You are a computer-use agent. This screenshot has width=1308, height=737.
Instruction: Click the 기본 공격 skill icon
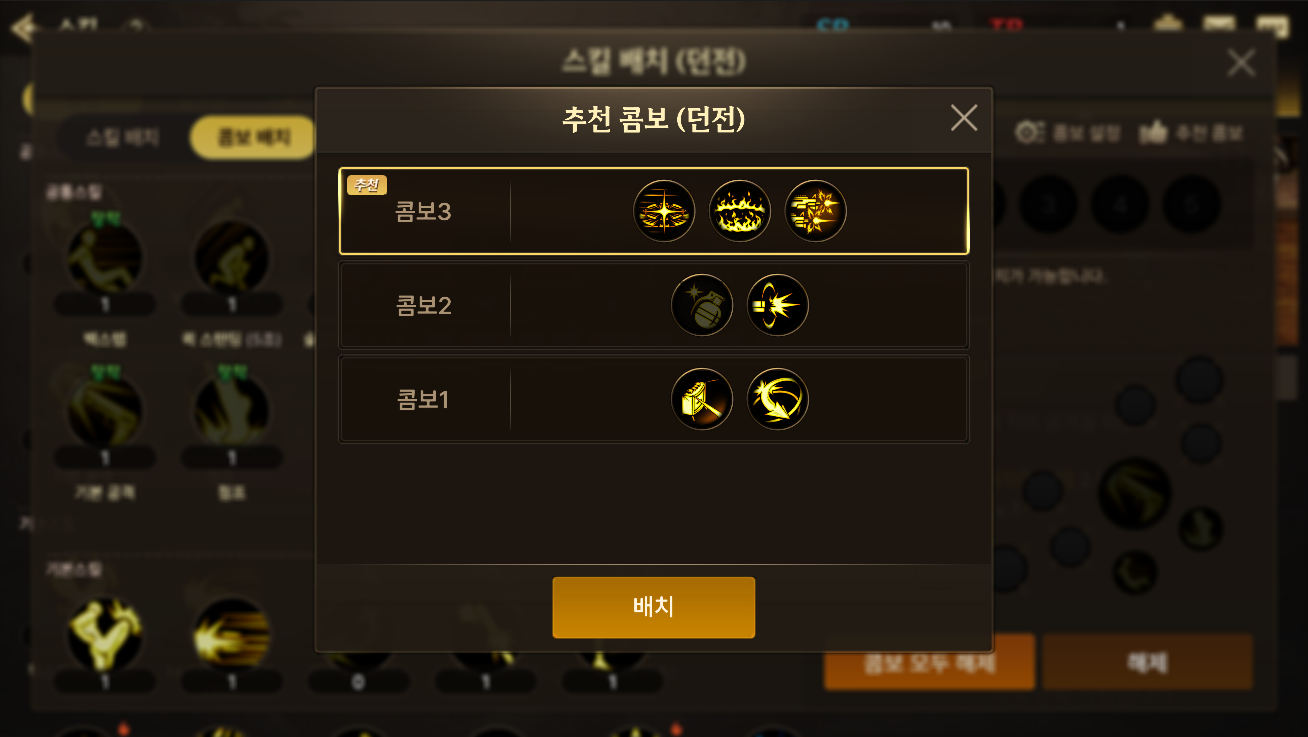pos(104,410)
